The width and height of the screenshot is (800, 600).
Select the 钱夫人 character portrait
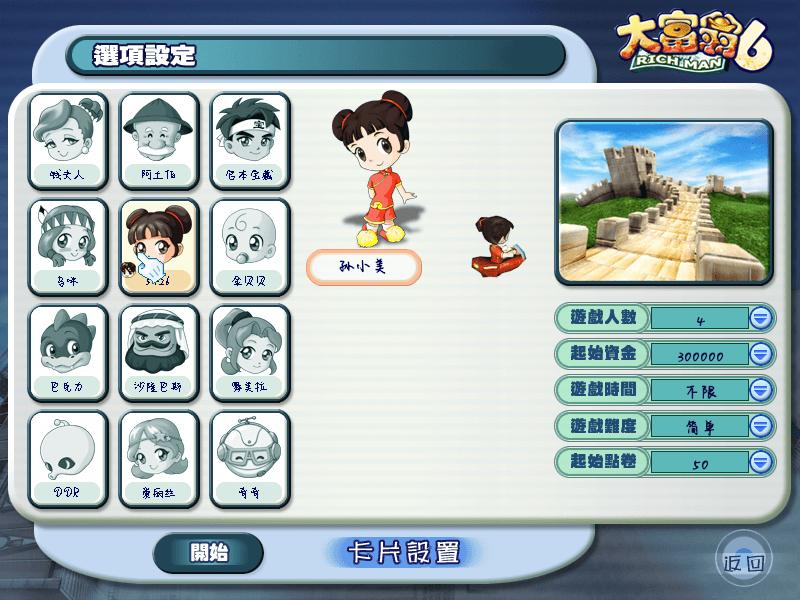68,140
